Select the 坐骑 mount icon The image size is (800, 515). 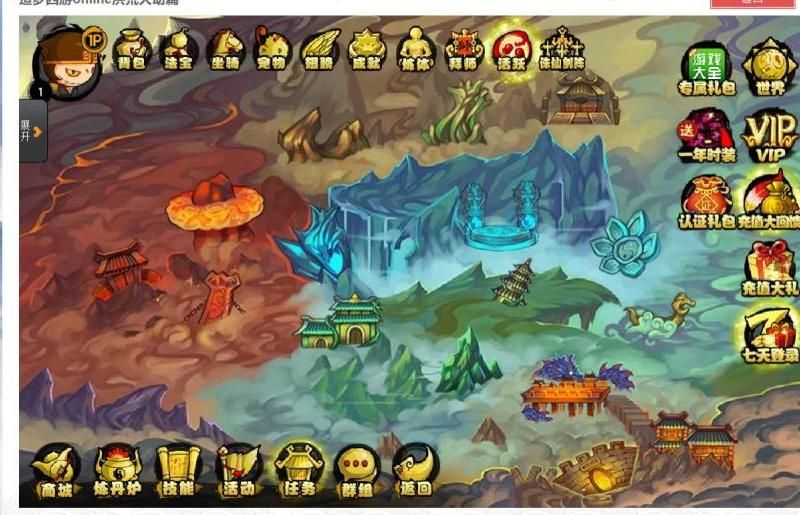point(225,50)
